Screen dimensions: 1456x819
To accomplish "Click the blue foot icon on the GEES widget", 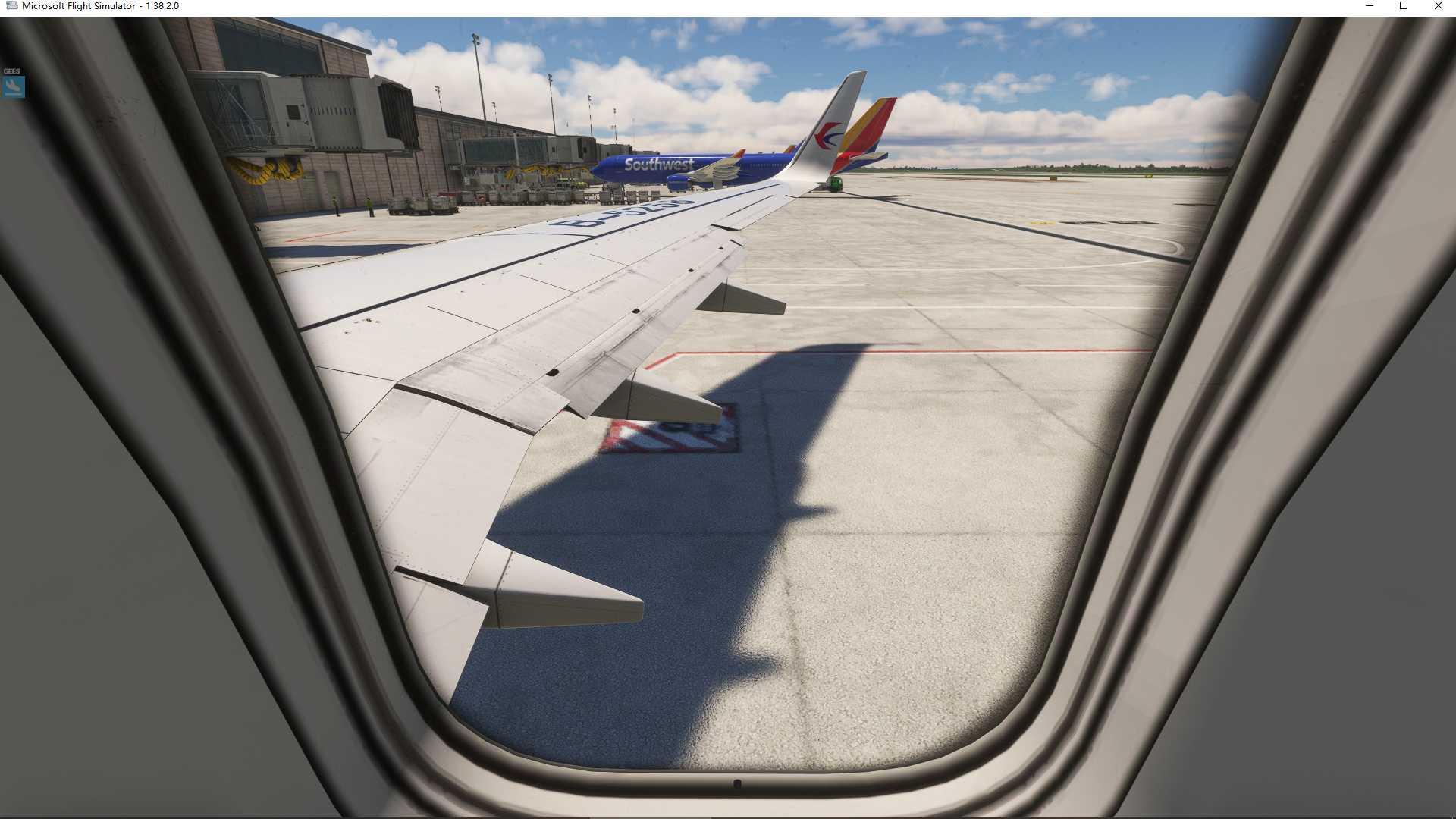I will pos(13,86).
